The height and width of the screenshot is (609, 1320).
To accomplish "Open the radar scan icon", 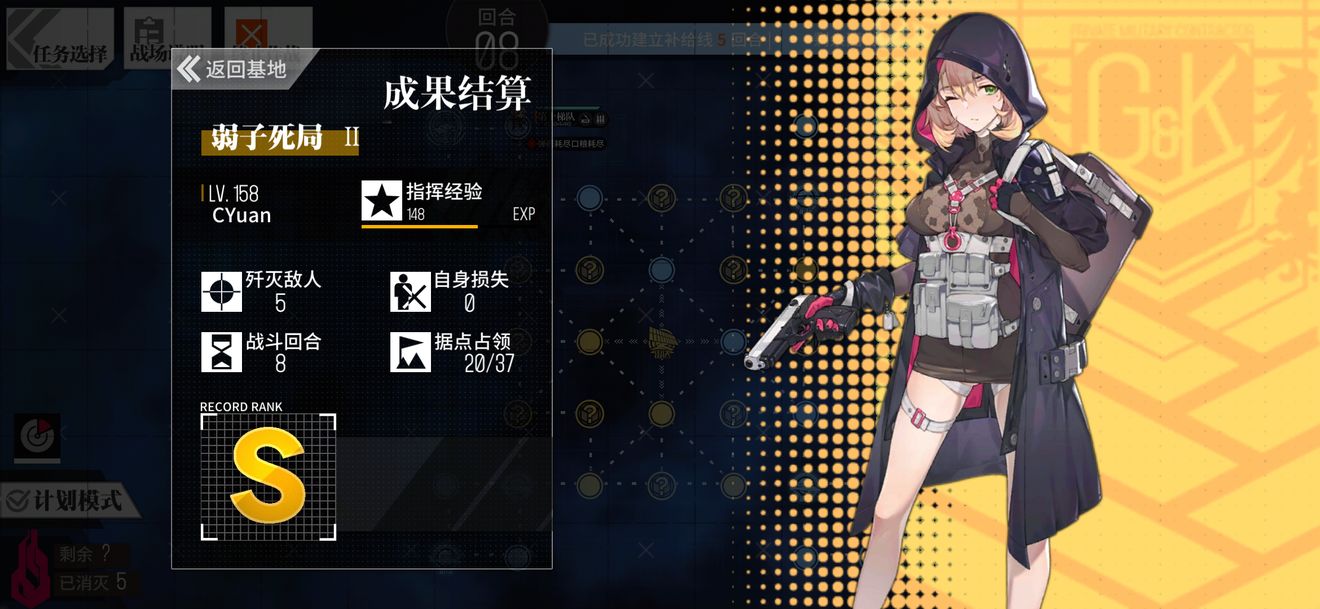I will (x=37, y=438).
